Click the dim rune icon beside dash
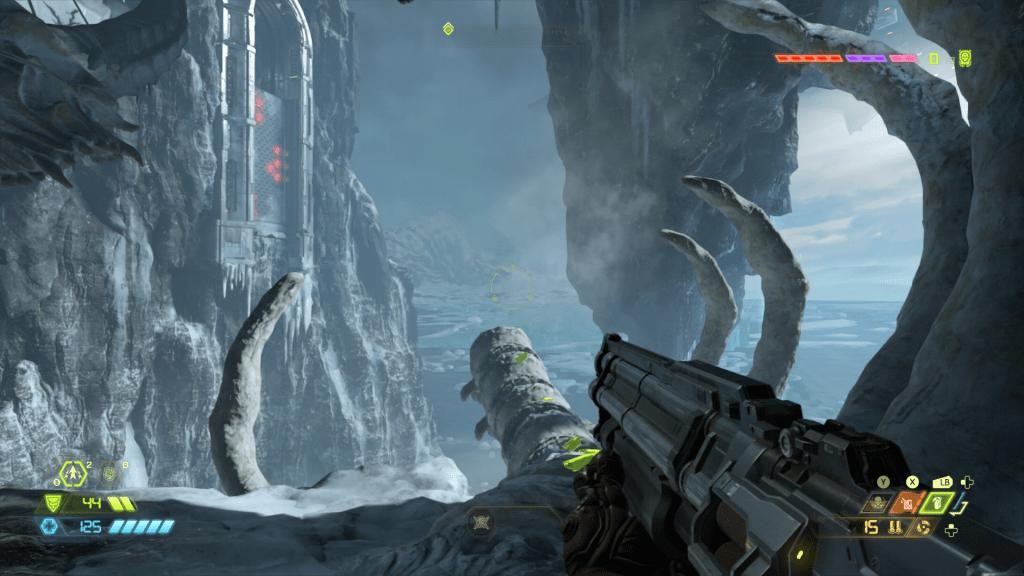1024x576 pixels. pos(110,473)
